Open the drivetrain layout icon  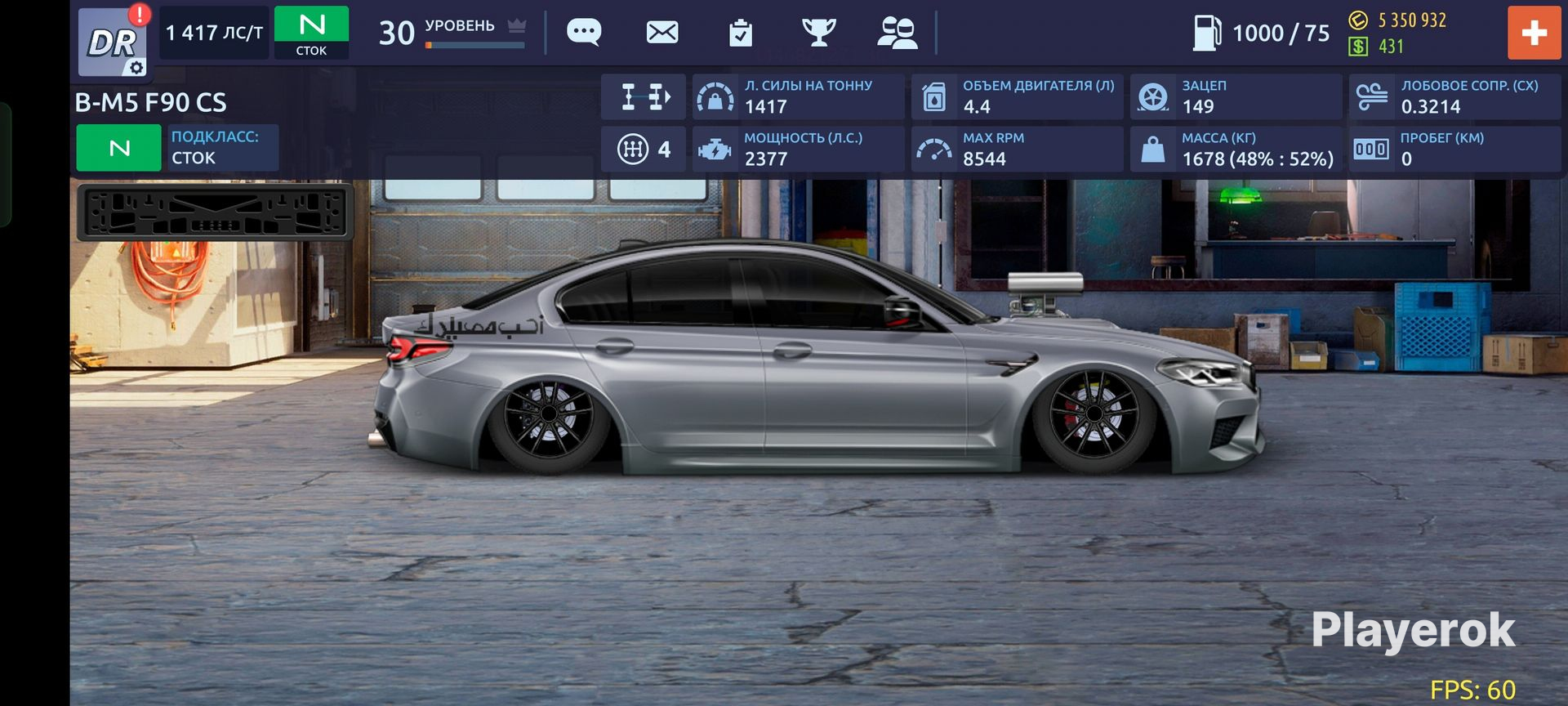point(644,96)
